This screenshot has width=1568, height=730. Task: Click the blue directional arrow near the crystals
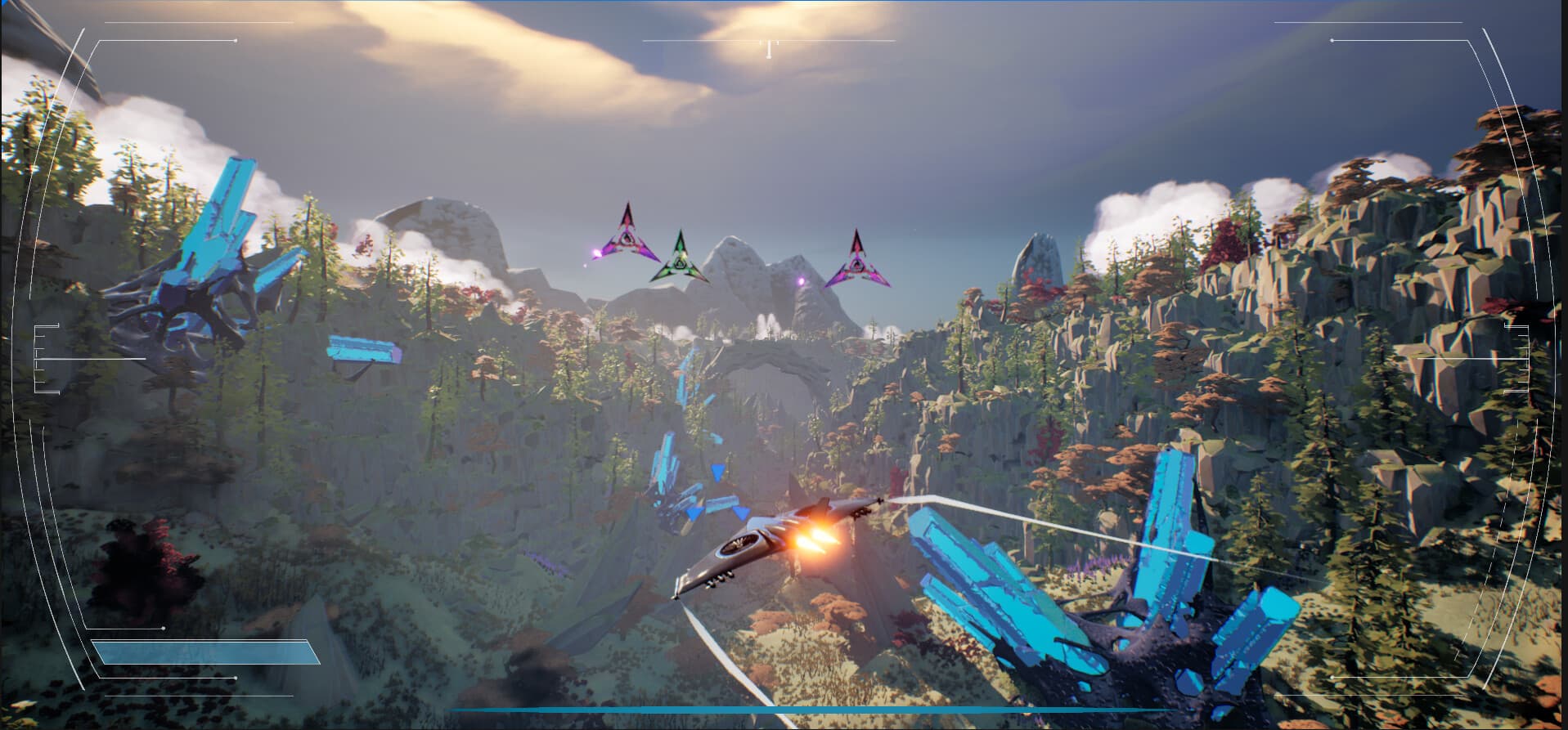(x=717, y=472)
